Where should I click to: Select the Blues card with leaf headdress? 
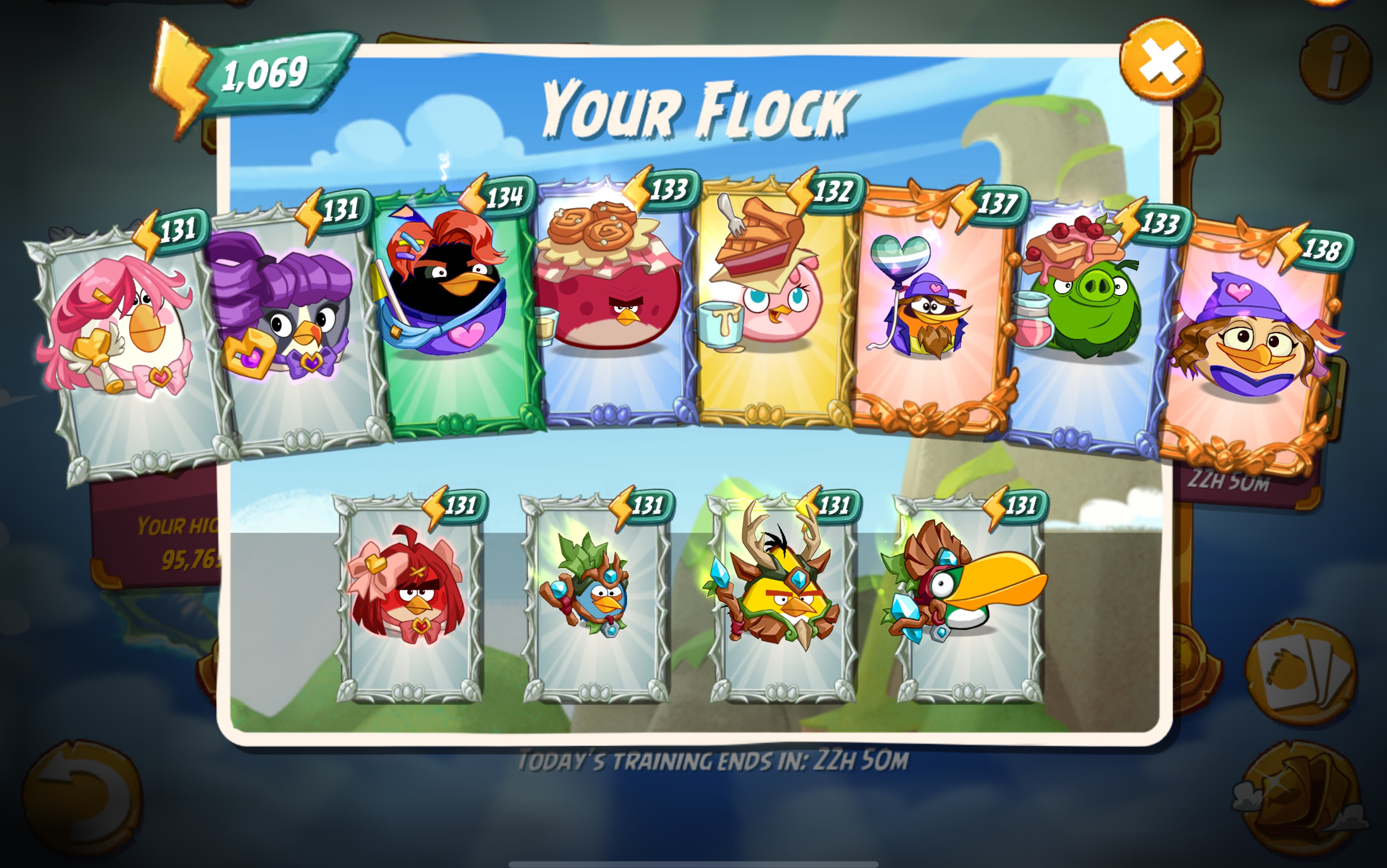click(x=595, y=597)
